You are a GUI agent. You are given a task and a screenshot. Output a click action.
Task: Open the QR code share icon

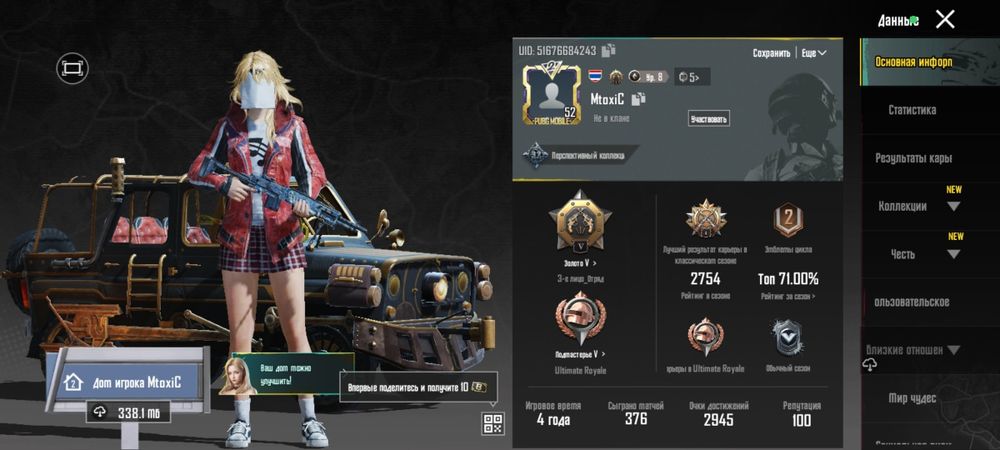click(492, 422)
